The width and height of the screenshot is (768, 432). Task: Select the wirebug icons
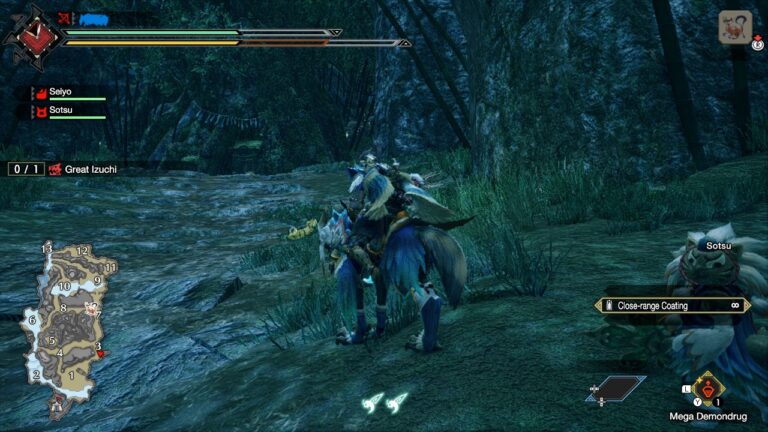384,401
